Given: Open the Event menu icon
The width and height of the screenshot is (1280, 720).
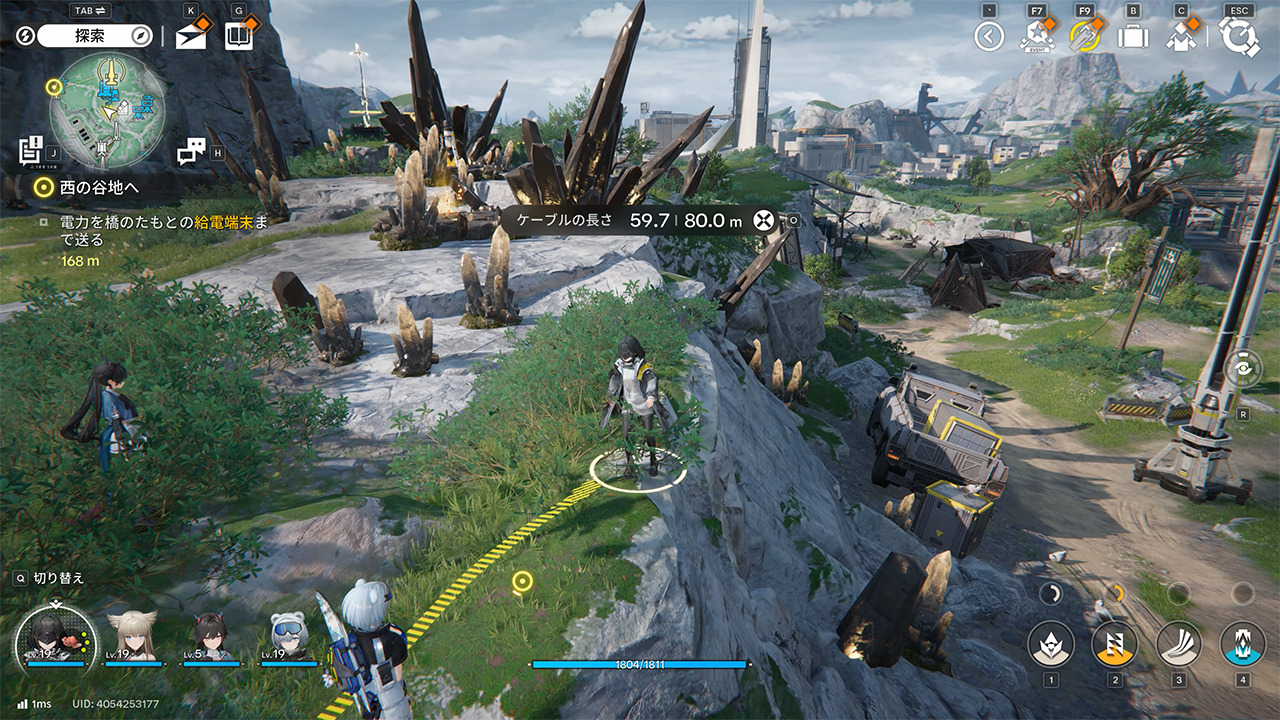Looking at the screenshot, I should [1036, 36].
